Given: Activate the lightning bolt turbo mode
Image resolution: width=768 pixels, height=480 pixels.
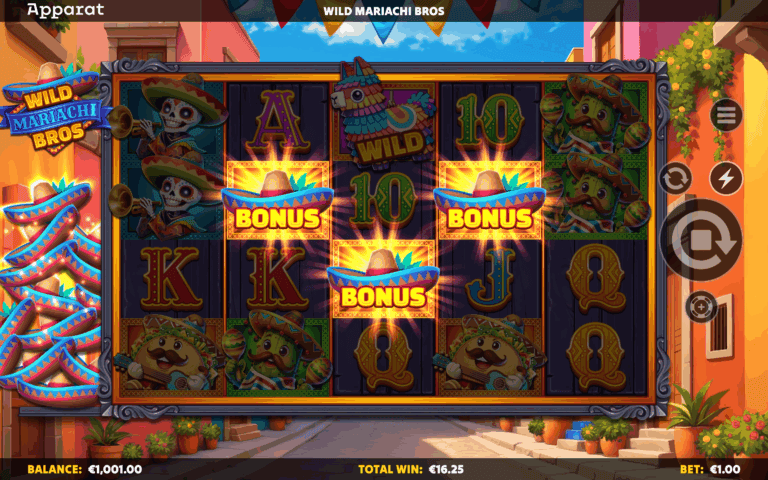Looking at the screenshot, I should [726, 179].
